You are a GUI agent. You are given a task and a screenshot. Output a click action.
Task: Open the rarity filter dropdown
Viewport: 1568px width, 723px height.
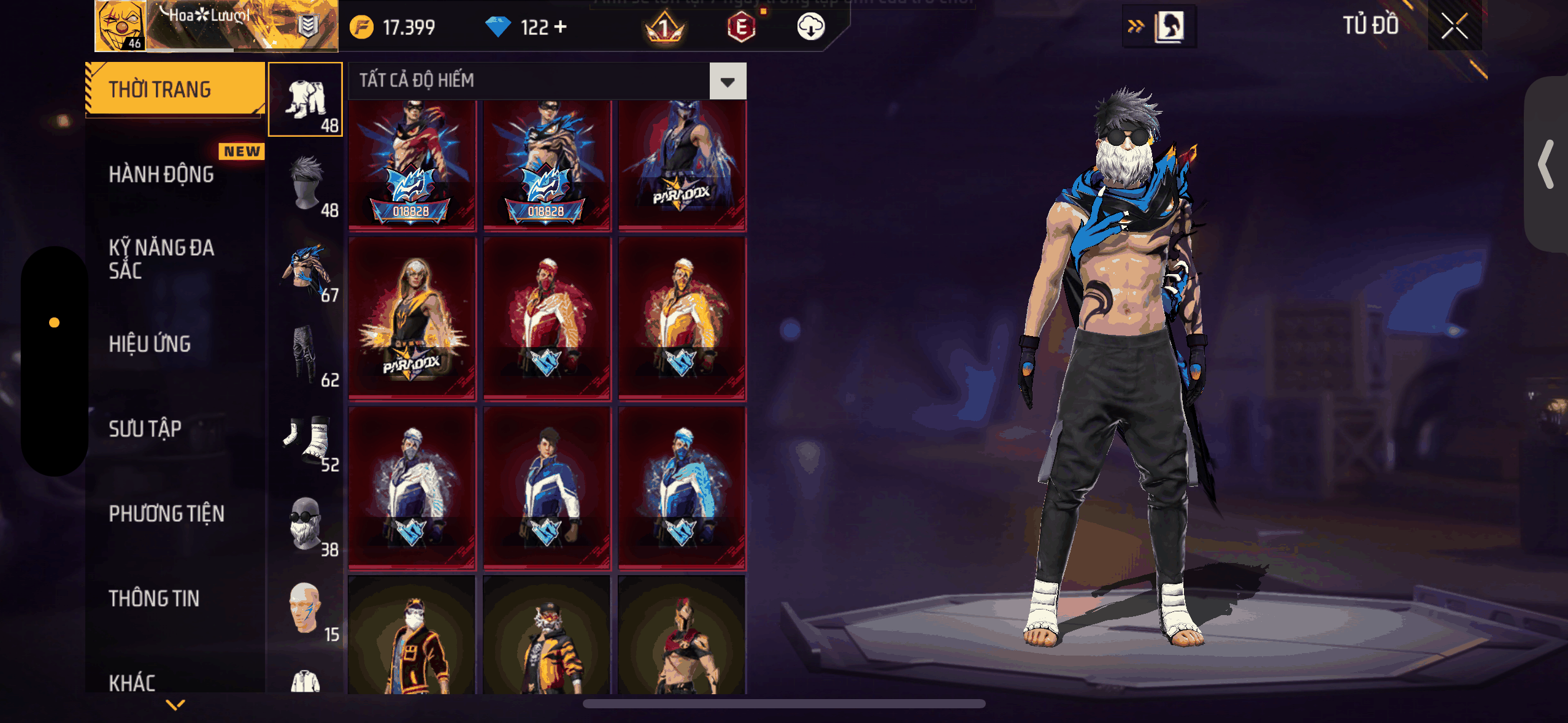(728, 81)
